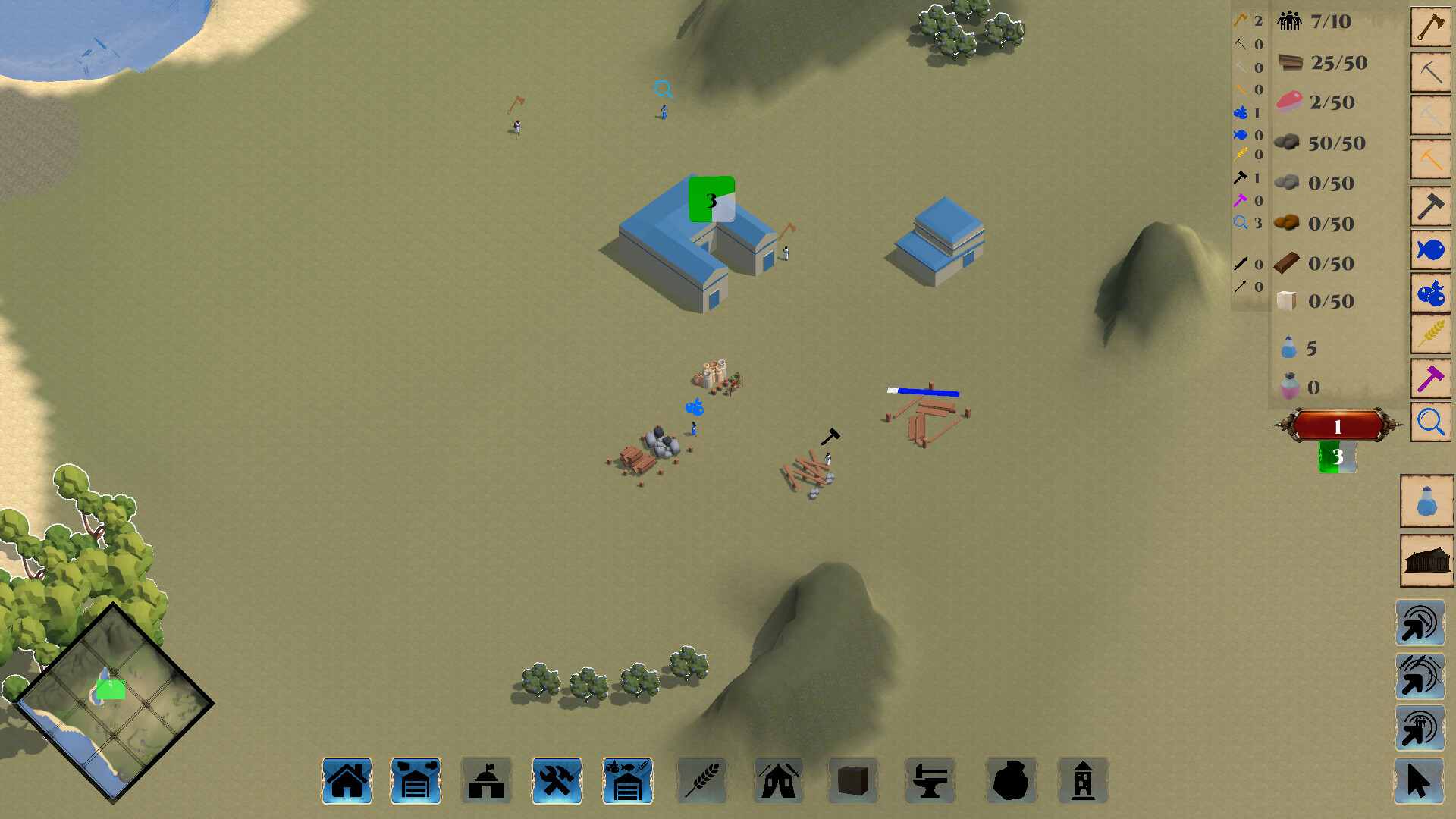Click the blacksmith anvil build icon

(x=930, y=780)
